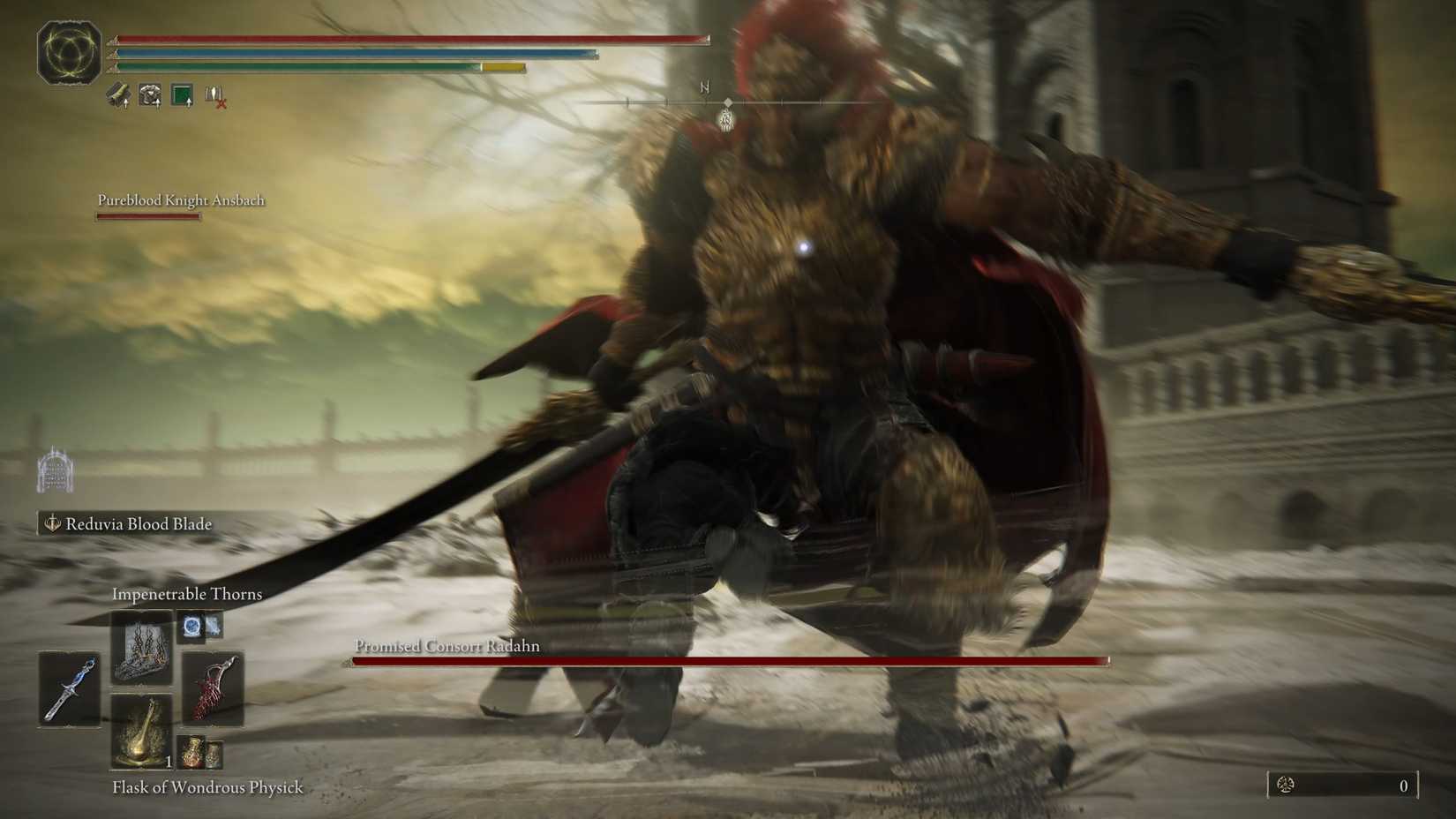Image resolution: width=1456 pixels, height=819 pixels.
Task: Toggle the green square buff indicator
Action: (183, 93)
